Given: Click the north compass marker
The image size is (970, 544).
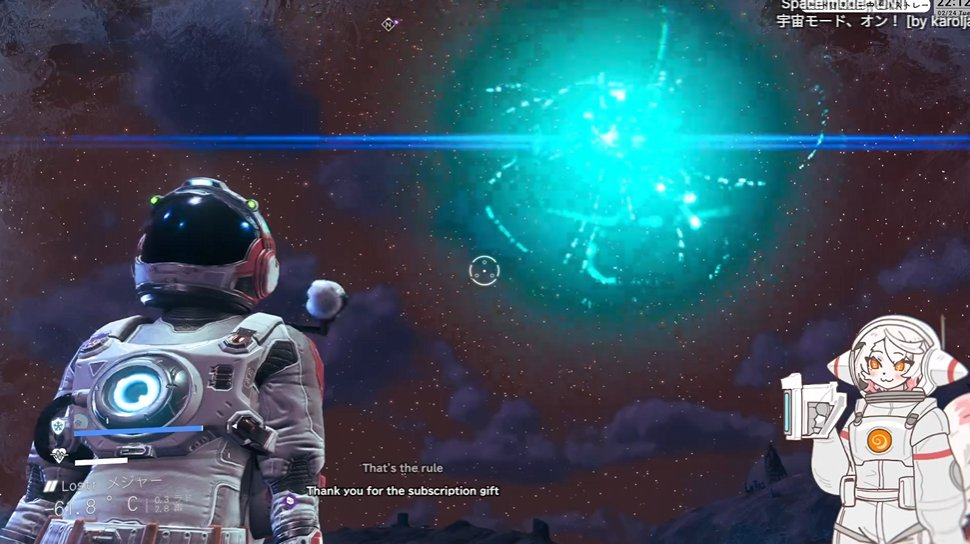Looking at the screenshot, I should tap(388, 23).
